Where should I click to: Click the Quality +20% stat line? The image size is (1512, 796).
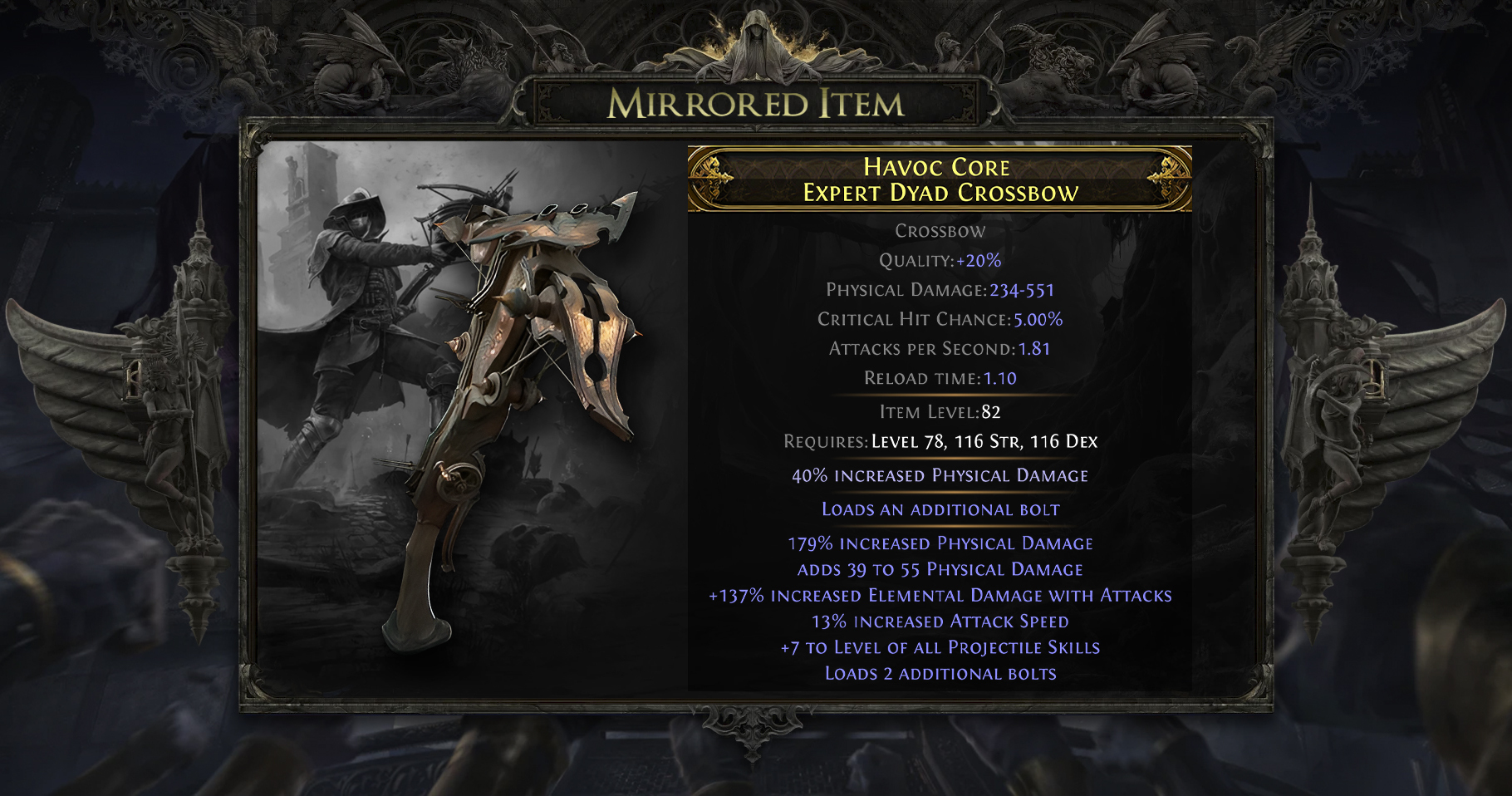[938, 260]
